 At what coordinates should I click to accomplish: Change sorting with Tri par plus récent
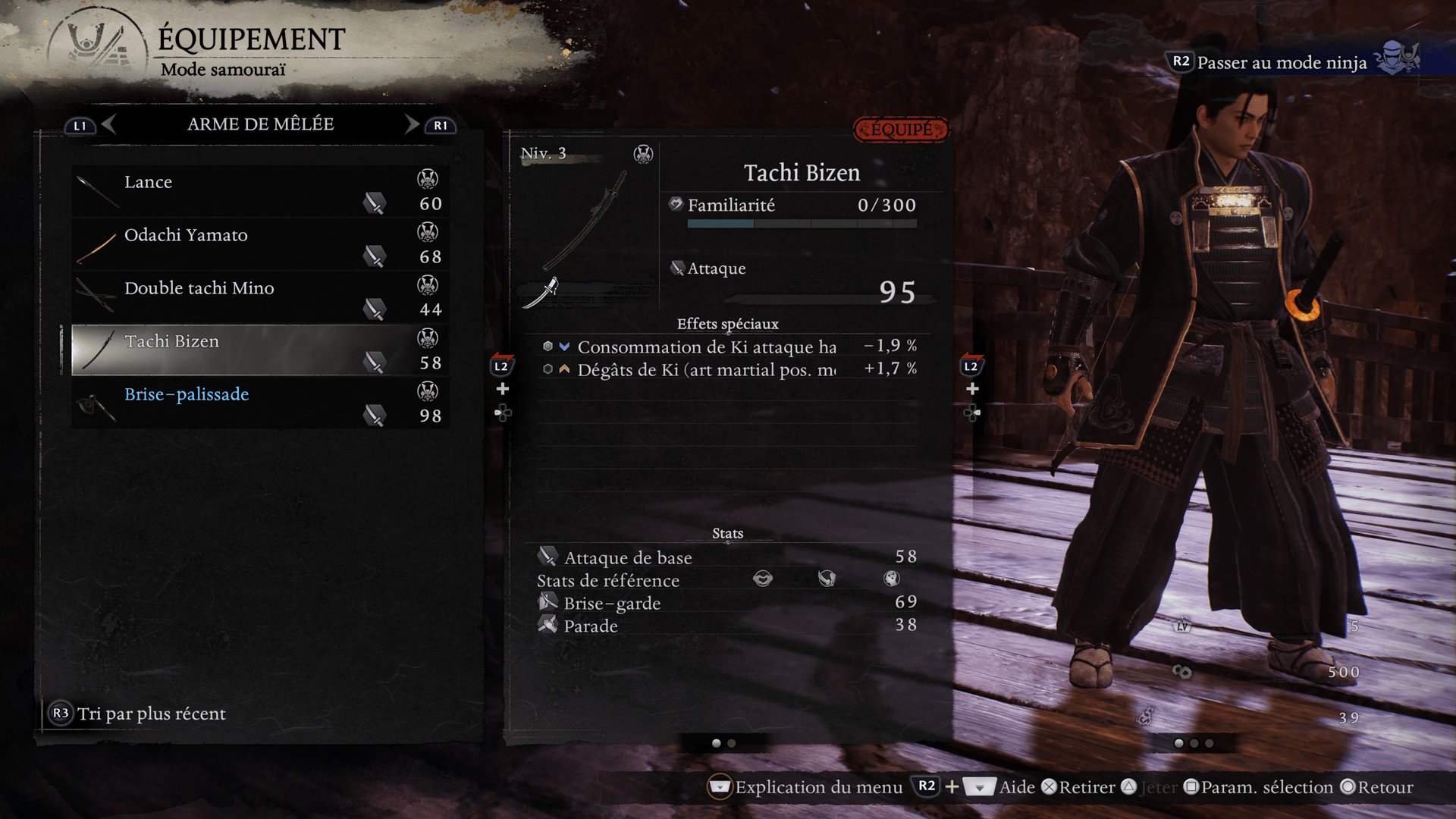coord(151,714)
